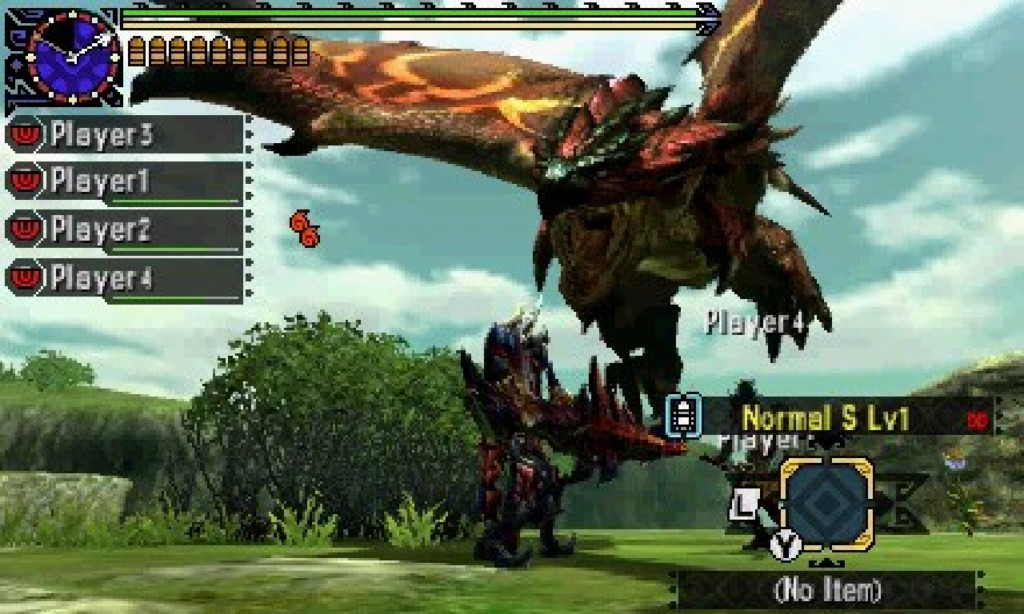Click the quest timer clock icon
Image resolution: width=1024 pixels, height=614 pixels.
coord(72,56)
